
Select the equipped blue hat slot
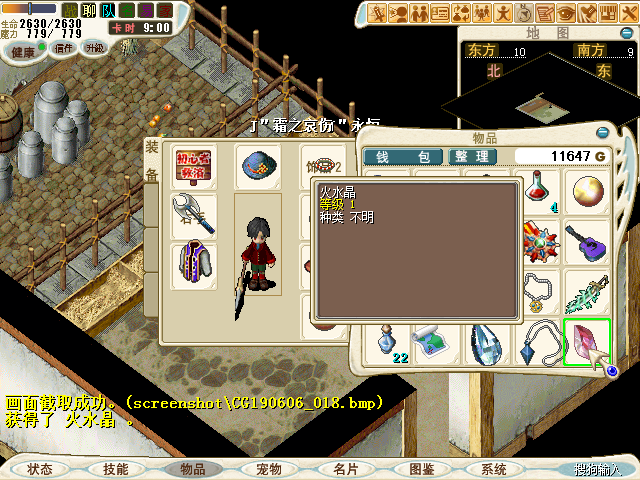tap(257, 165)
